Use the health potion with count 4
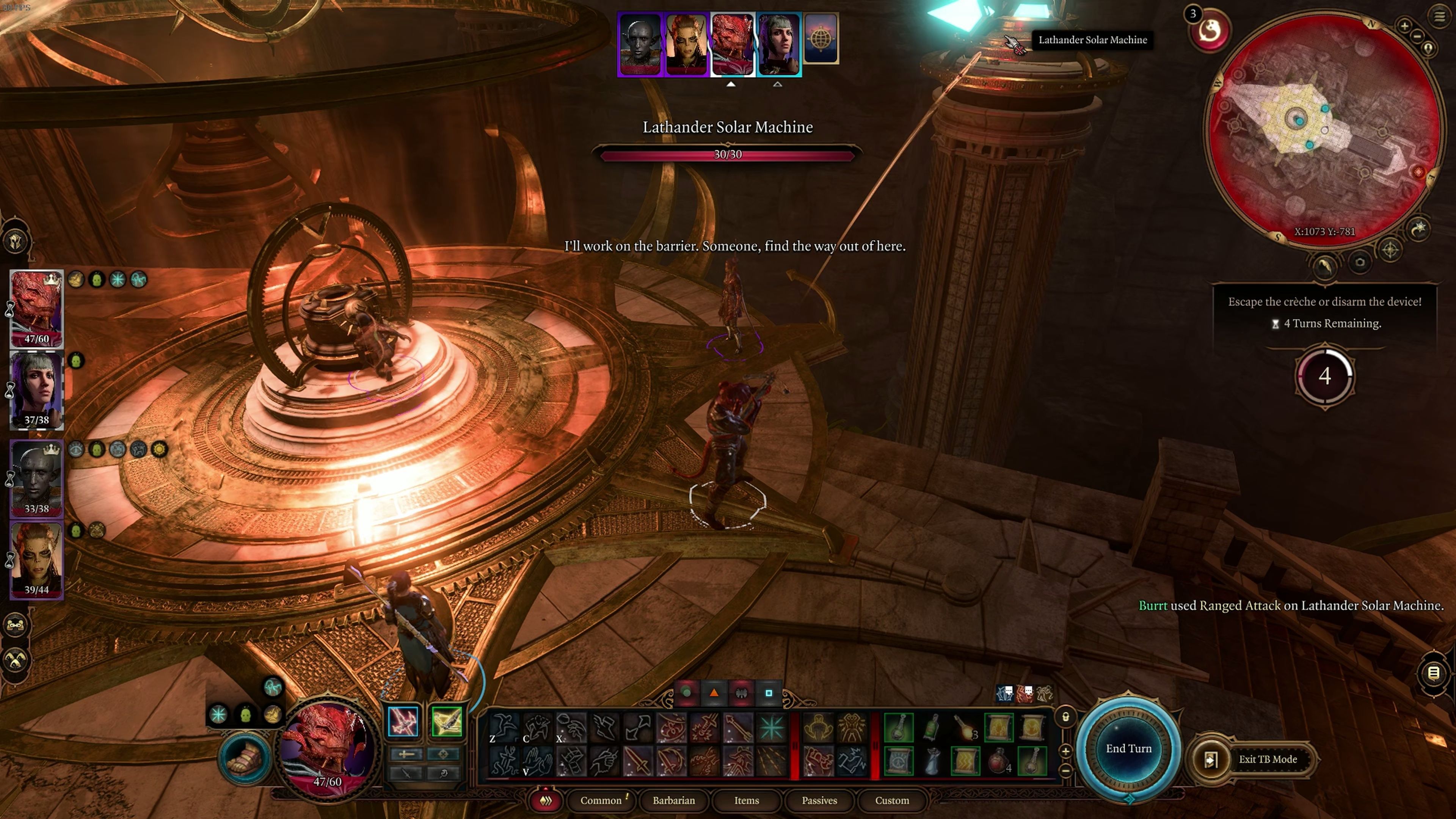This screenshot has height=819, width=1456. click(999, 761)
